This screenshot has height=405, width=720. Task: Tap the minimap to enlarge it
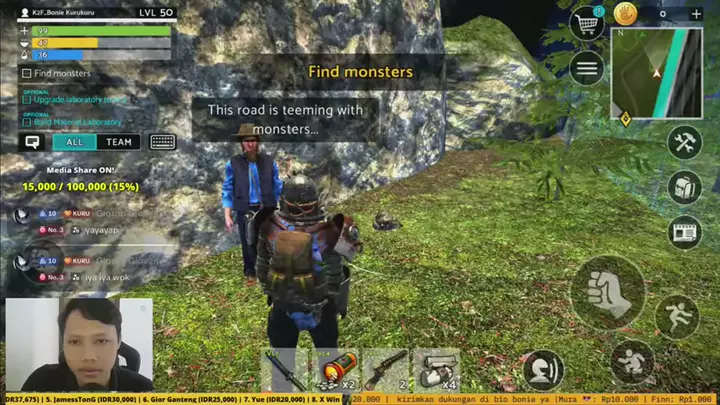tap(656, 72)
